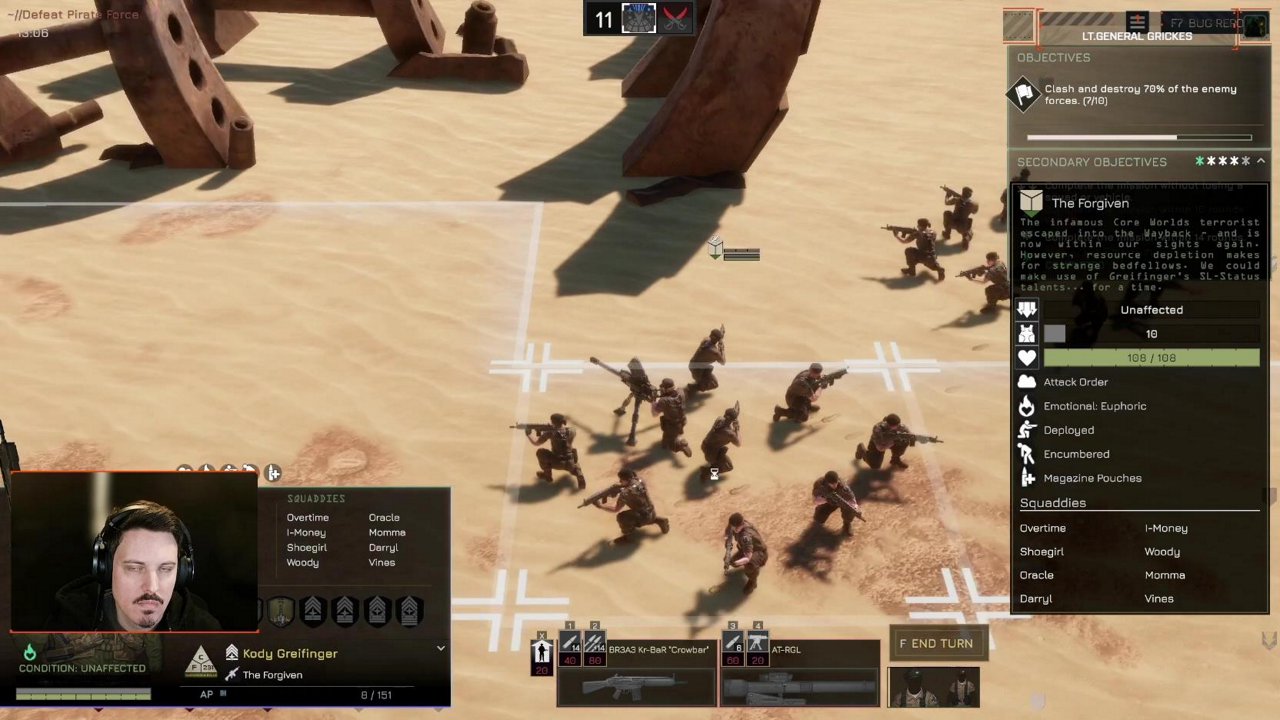
Task: Activate the single-shot attack in slot 1
Action: coord(570,646)
